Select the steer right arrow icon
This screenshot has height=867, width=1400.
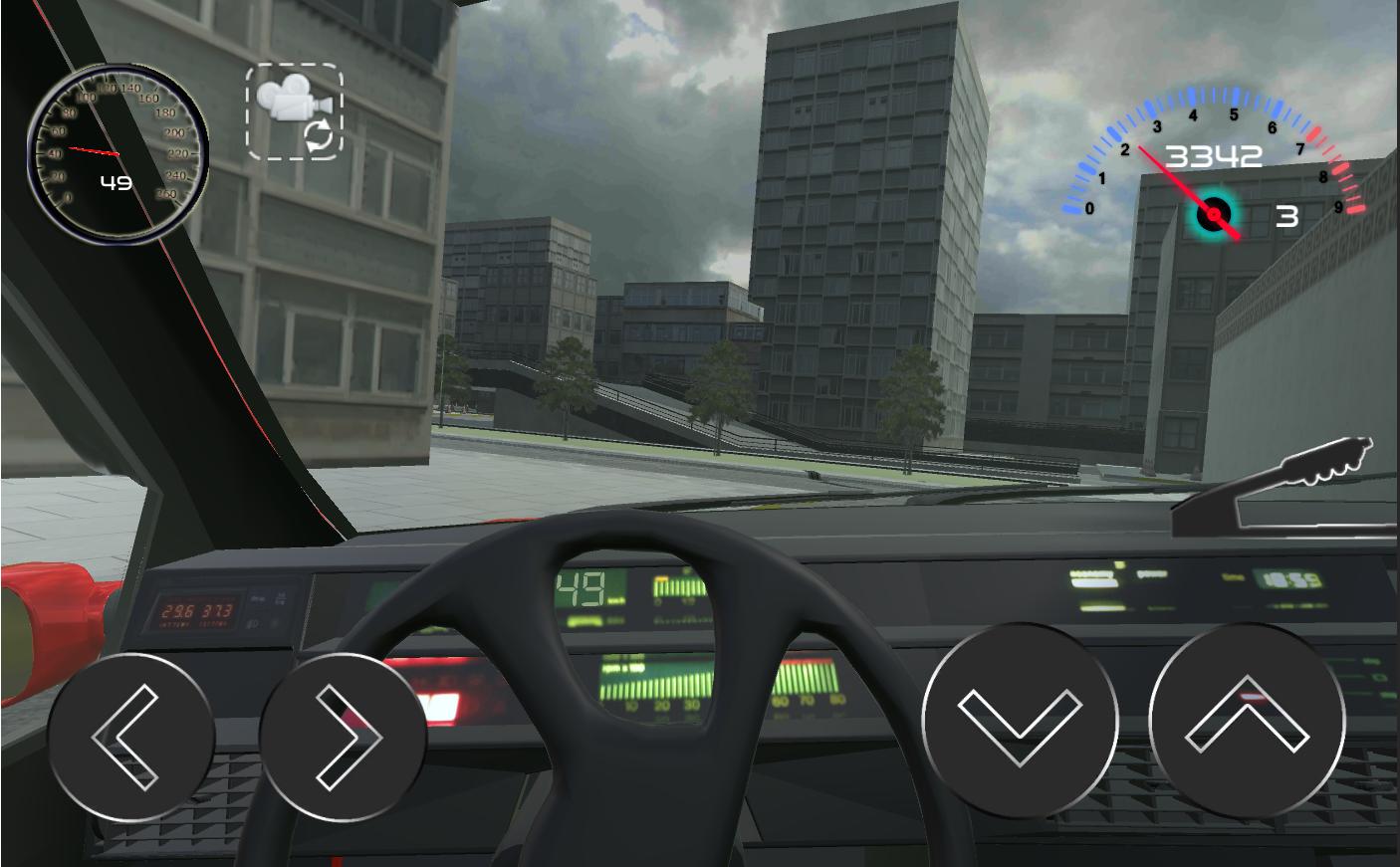tap(347, 735)
